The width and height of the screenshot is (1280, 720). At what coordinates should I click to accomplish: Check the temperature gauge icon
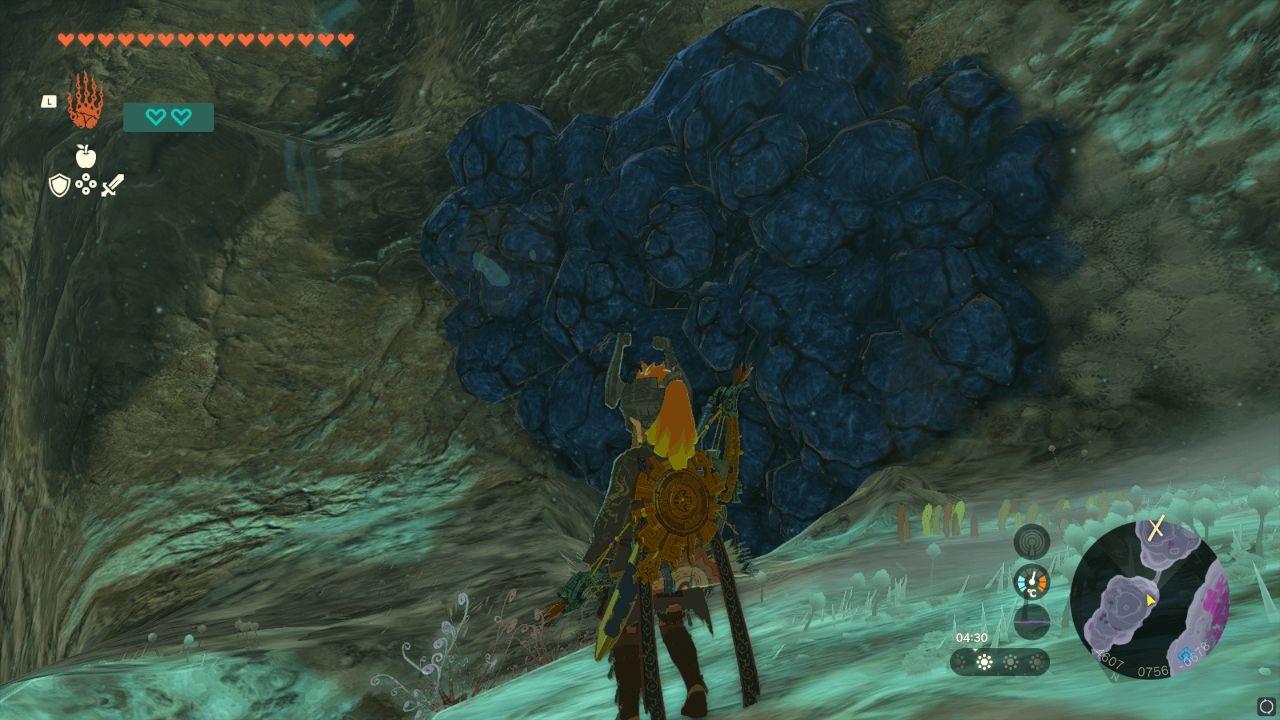click(1031, 582)
